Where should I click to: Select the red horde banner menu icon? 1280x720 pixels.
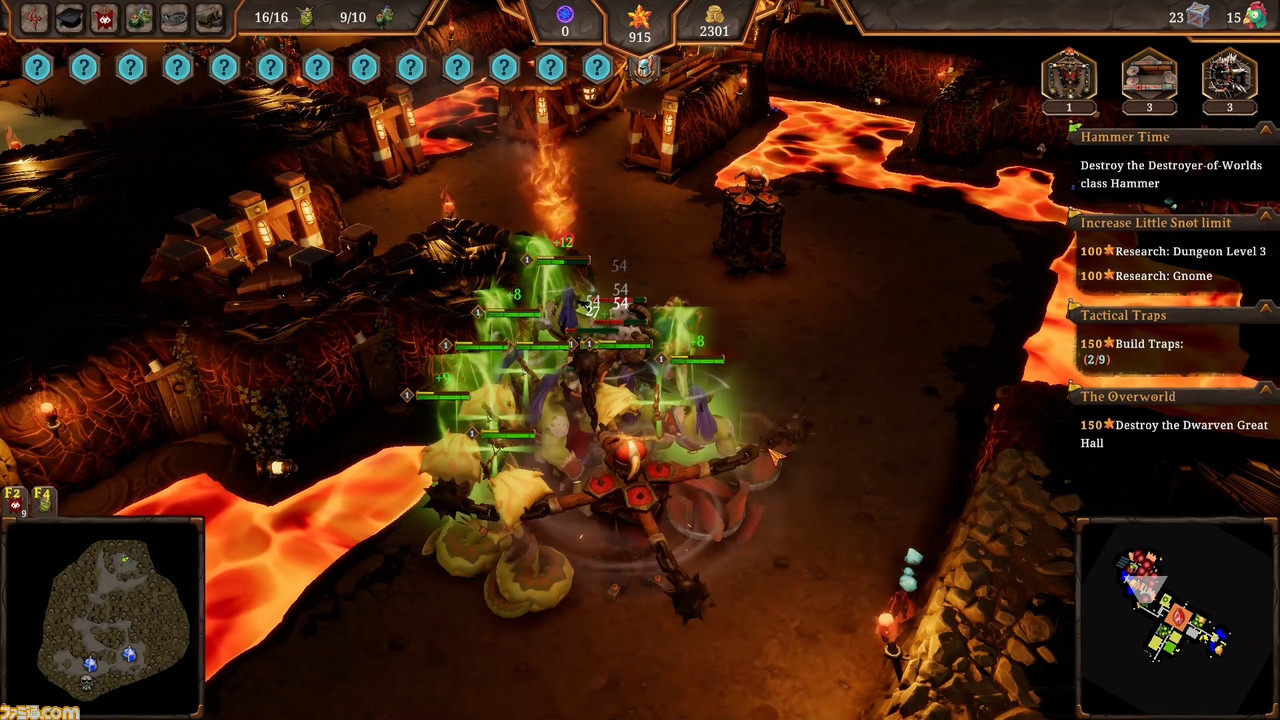104,18
